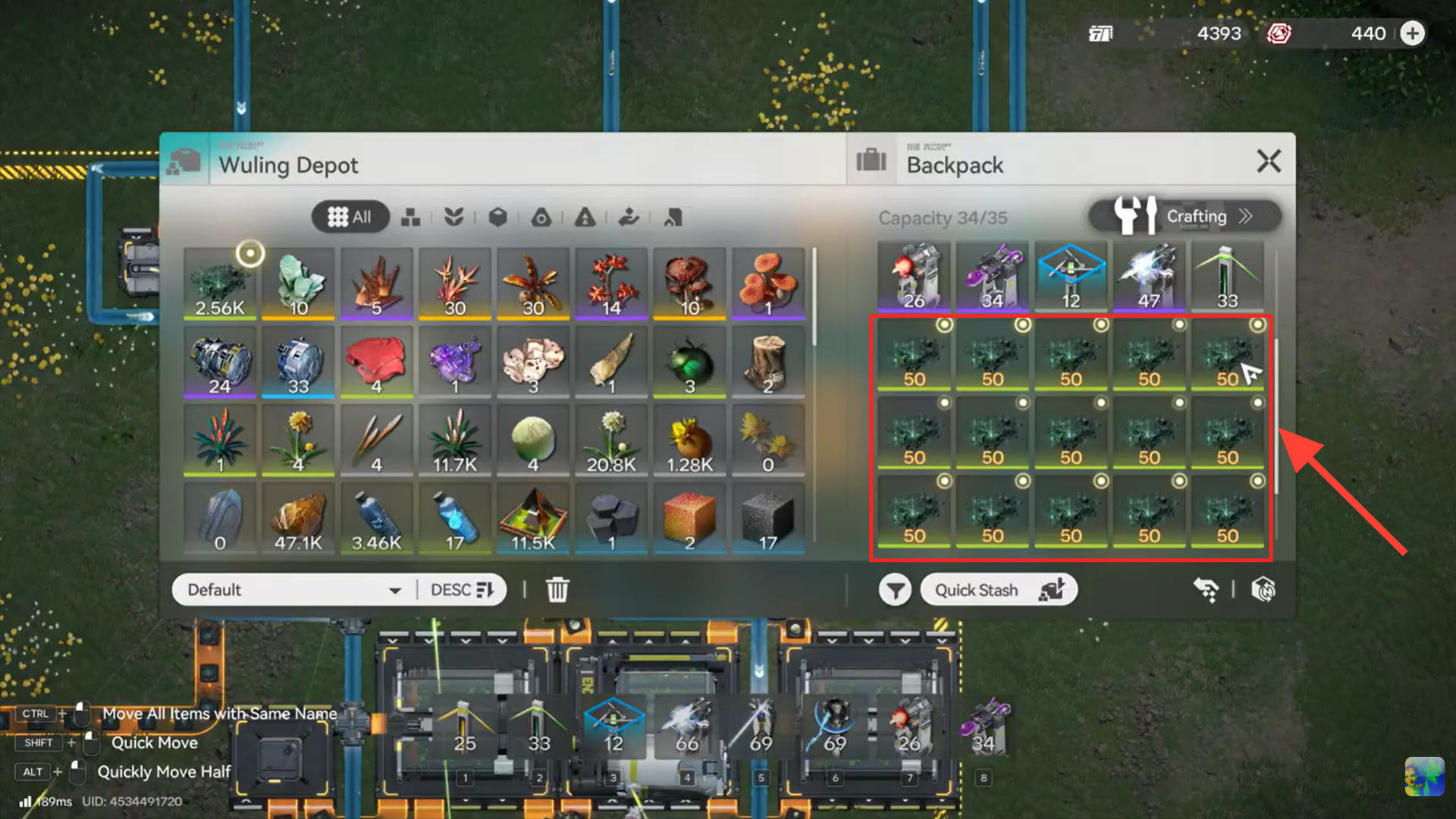The height and width of the screenshot is (819, 1456).
Task: Click the plus button next to currency 440
Action: [1412, 33]
